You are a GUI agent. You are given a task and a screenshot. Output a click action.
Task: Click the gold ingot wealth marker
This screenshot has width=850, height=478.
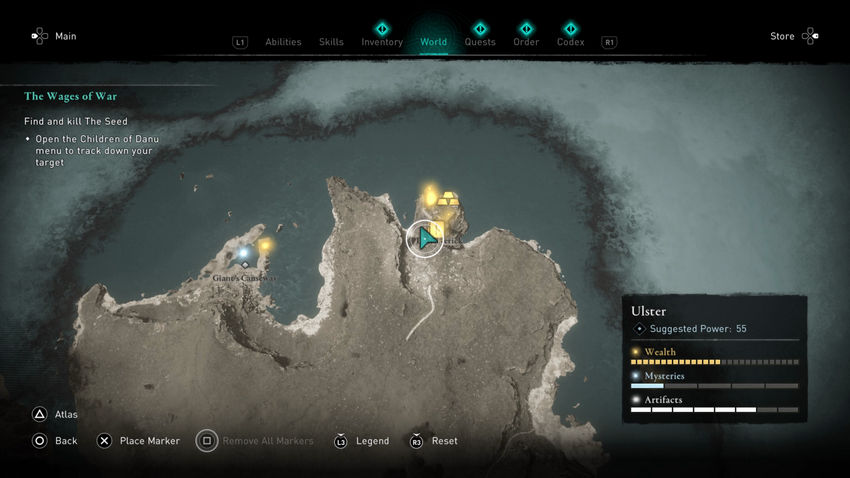(451, 200)
